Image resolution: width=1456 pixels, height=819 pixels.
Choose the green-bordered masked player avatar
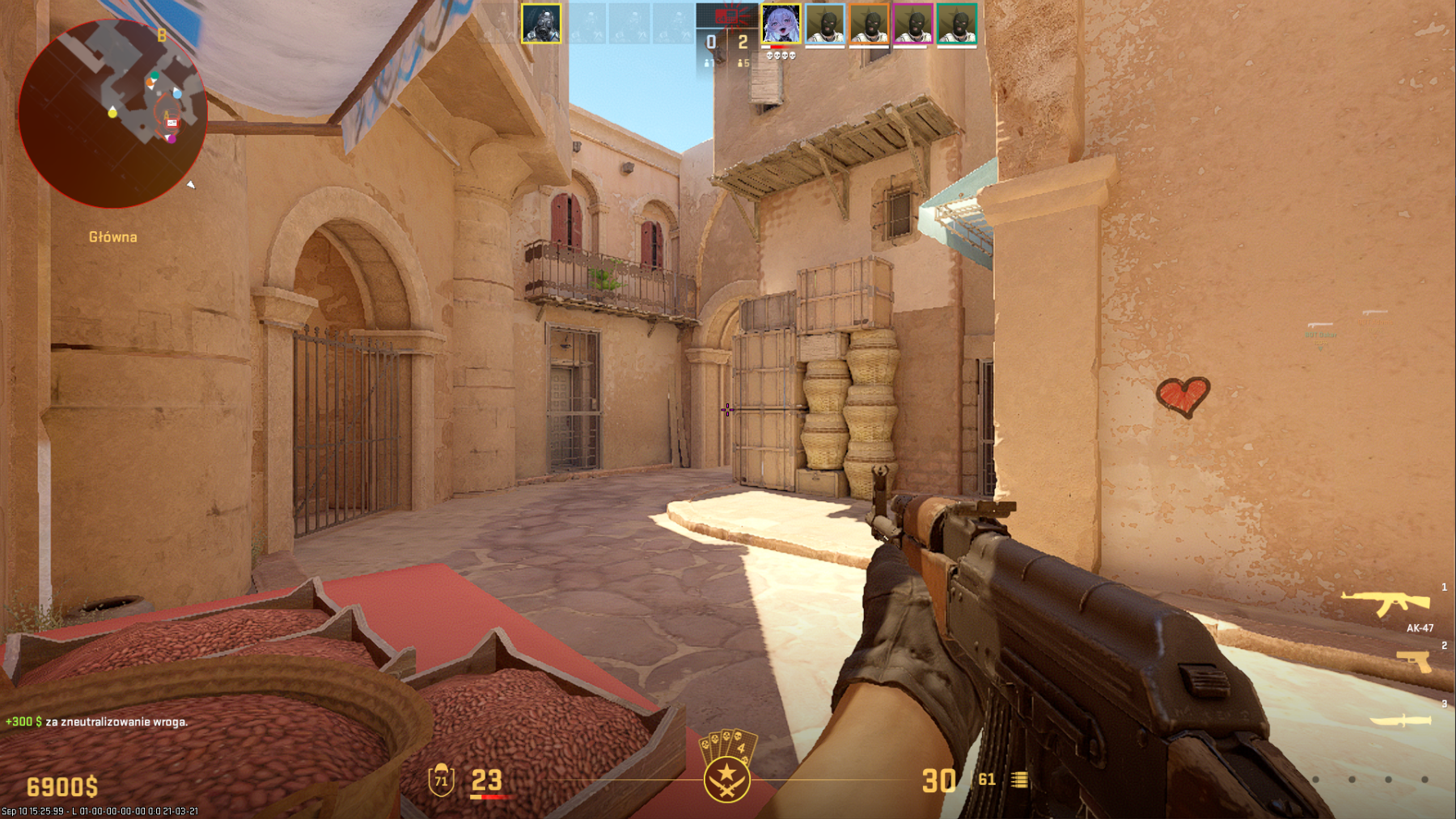957,24
